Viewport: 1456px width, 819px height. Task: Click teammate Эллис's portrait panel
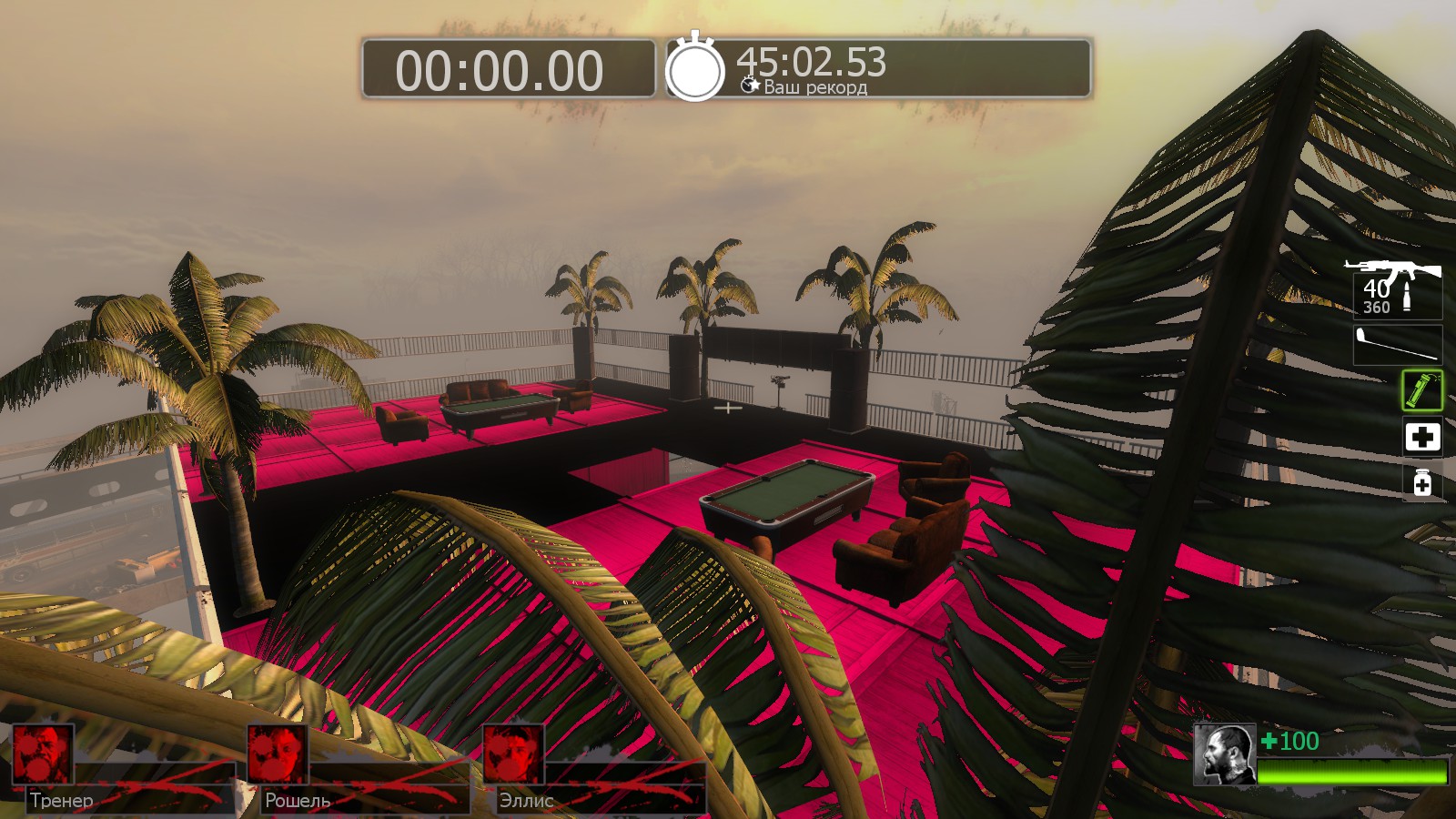coord(512,753)
